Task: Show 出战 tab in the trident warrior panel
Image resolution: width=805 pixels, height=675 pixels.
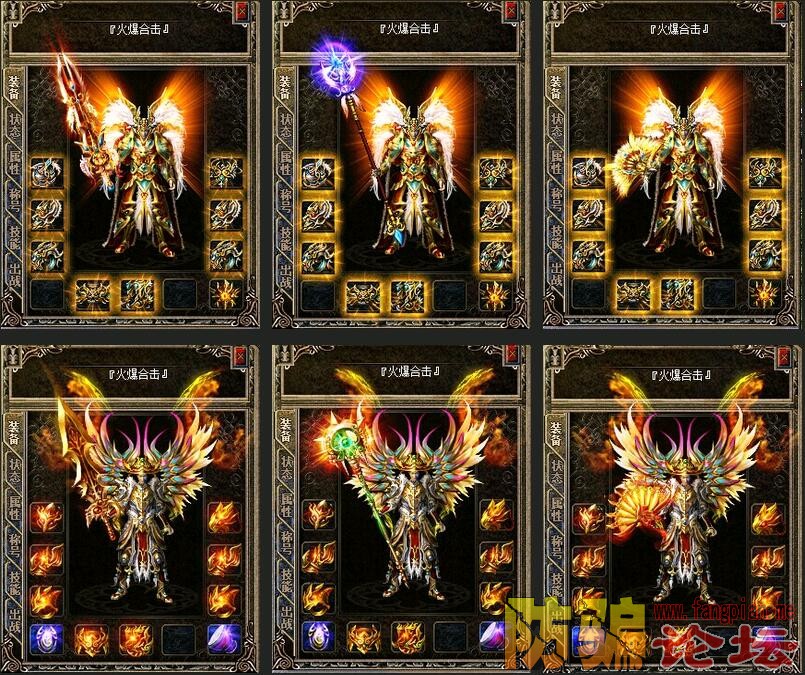Action: coord(15,282)
